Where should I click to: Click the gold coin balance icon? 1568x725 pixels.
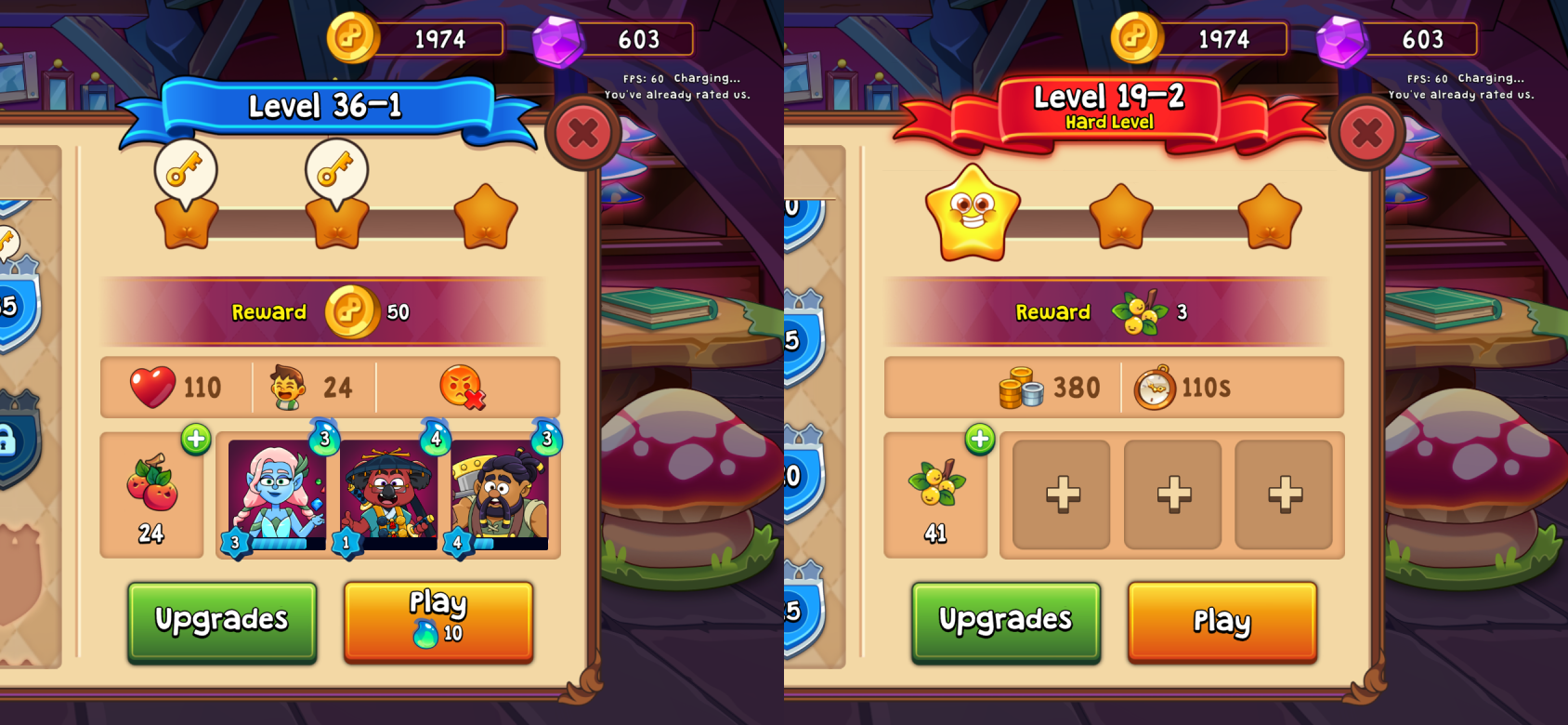[356, 39]
